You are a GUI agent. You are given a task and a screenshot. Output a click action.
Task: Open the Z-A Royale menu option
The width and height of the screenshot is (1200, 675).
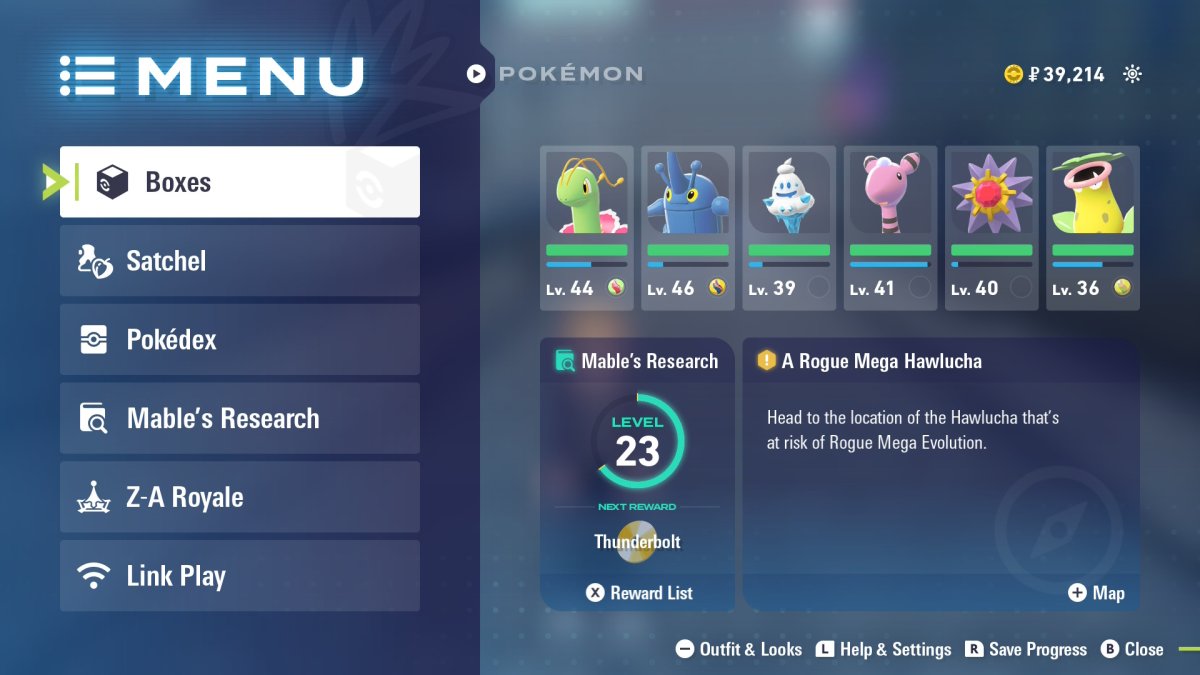(240, 497)
